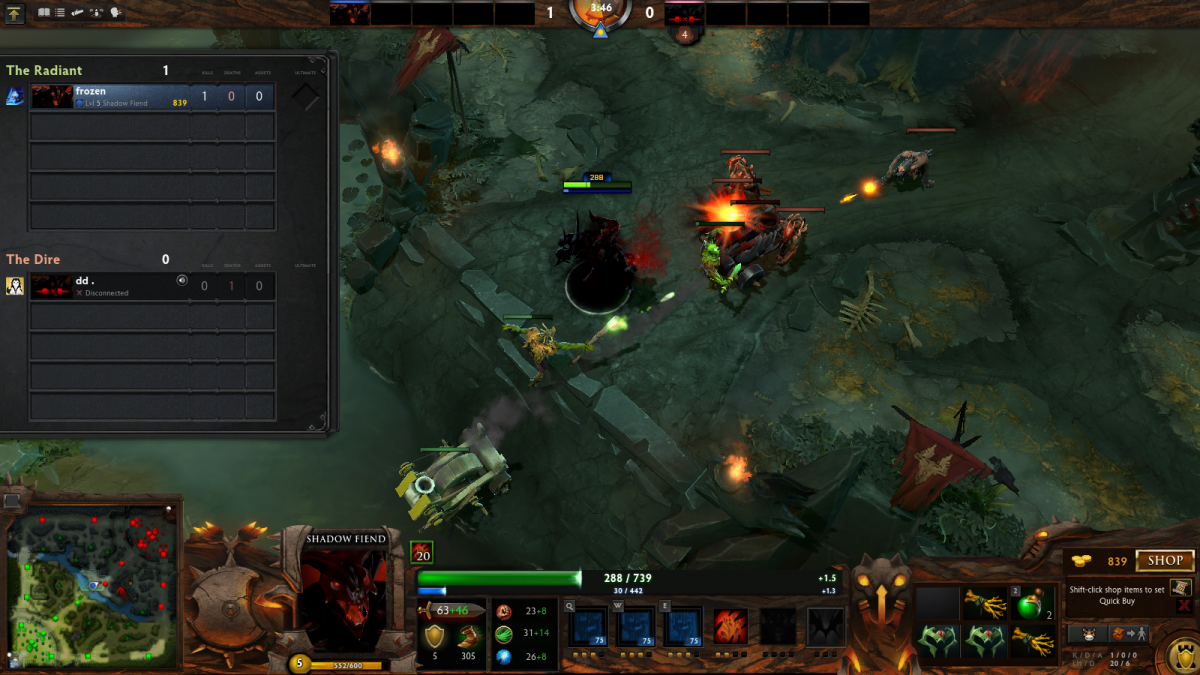Image resolution: width=1200 pixels, height=675 pixels.
Task: Use the green Healing Salve item
Action: click(x=1030, y=604)
